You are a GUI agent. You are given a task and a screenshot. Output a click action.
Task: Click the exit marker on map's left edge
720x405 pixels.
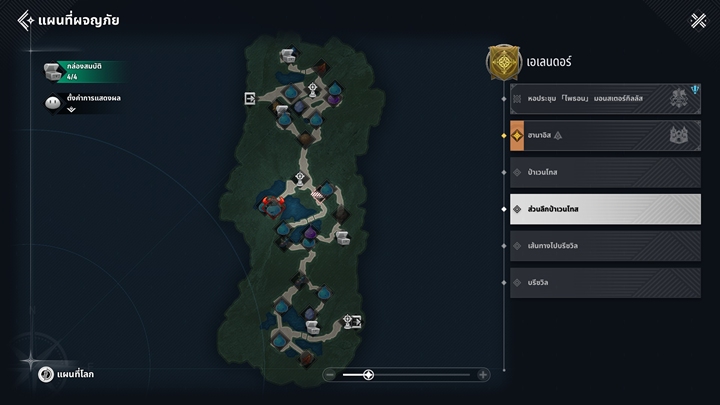(249, 98)
